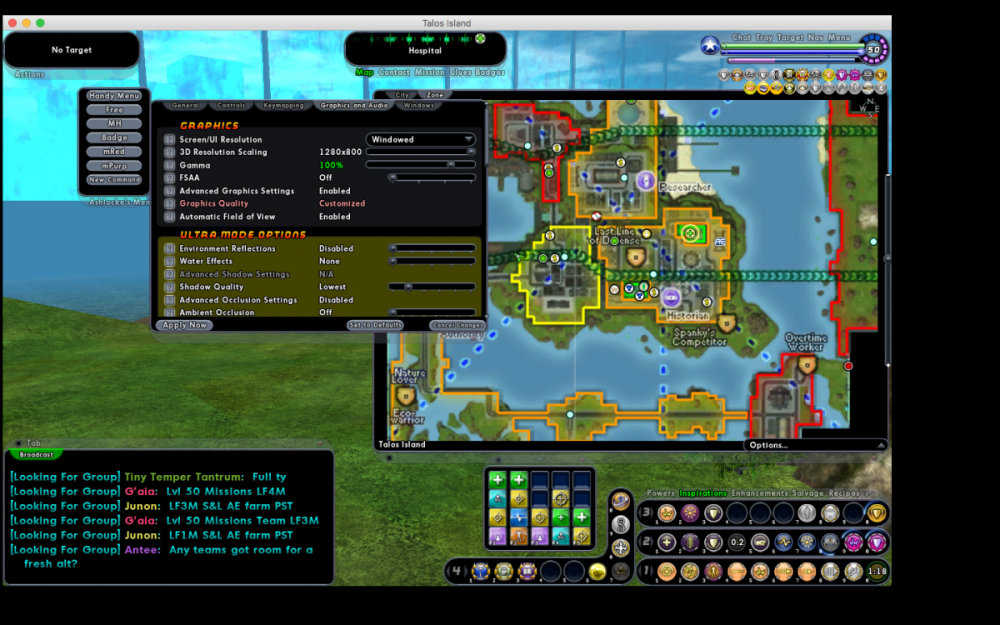Click the New Command button
The width and height of the screenshot is (1000, 625).
coord(114,180)
